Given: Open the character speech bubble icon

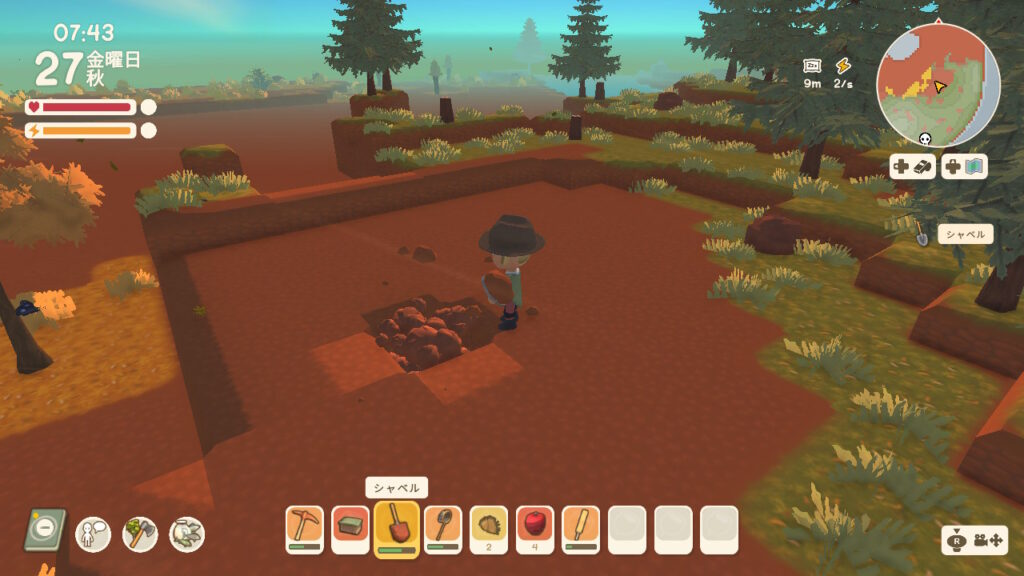Looking at the screenshot, I should click(93, 533).
